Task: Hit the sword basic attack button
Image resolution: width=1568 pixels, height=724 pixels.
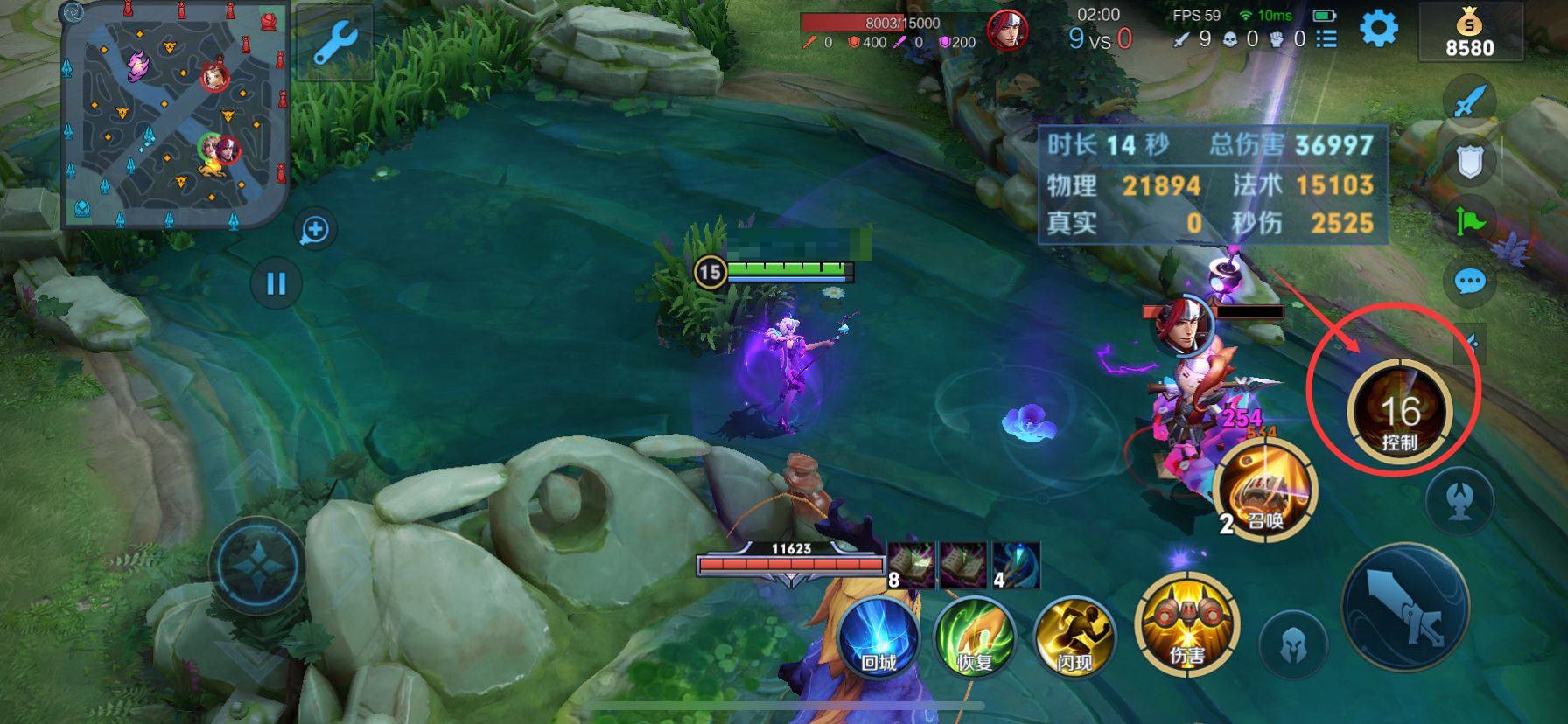Action: (1405, 608)
